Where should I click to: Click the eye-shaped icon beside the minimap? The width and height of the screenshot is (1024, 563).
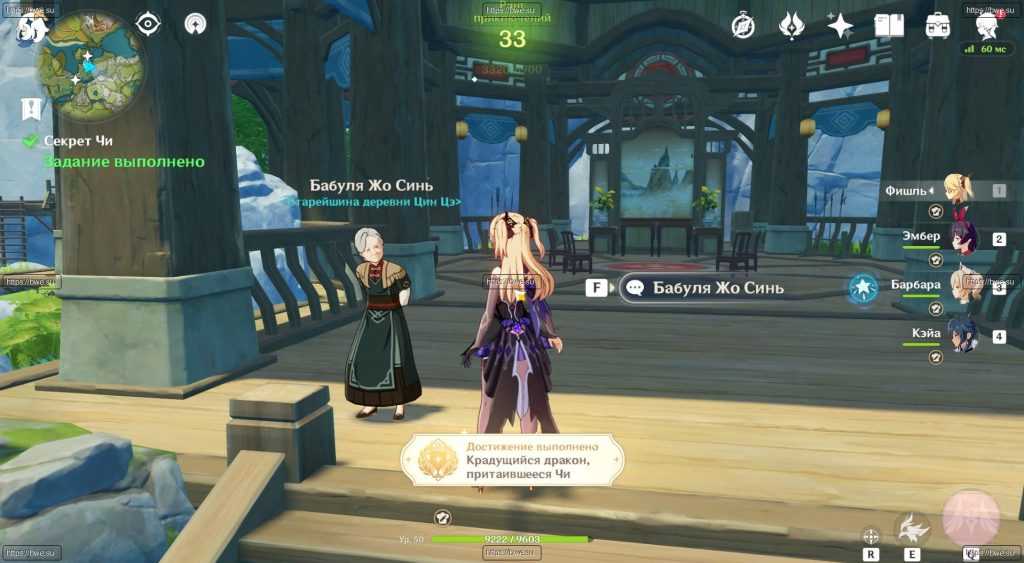[x=148, y=24]
